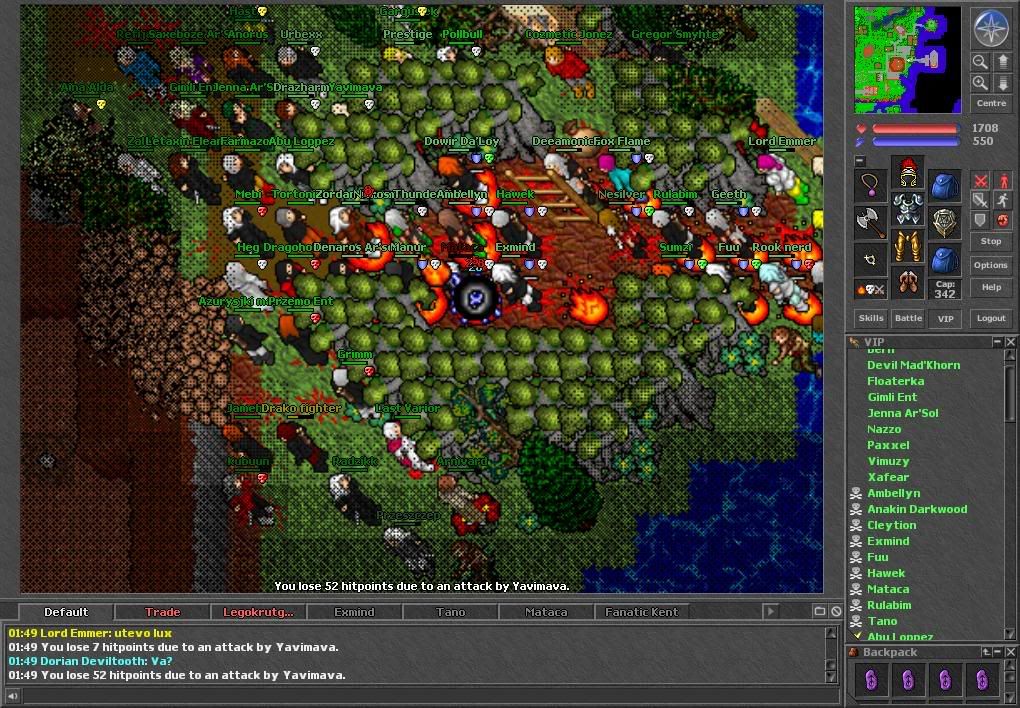
Task: Select the axe weapon slot
Action: [870, 222]
